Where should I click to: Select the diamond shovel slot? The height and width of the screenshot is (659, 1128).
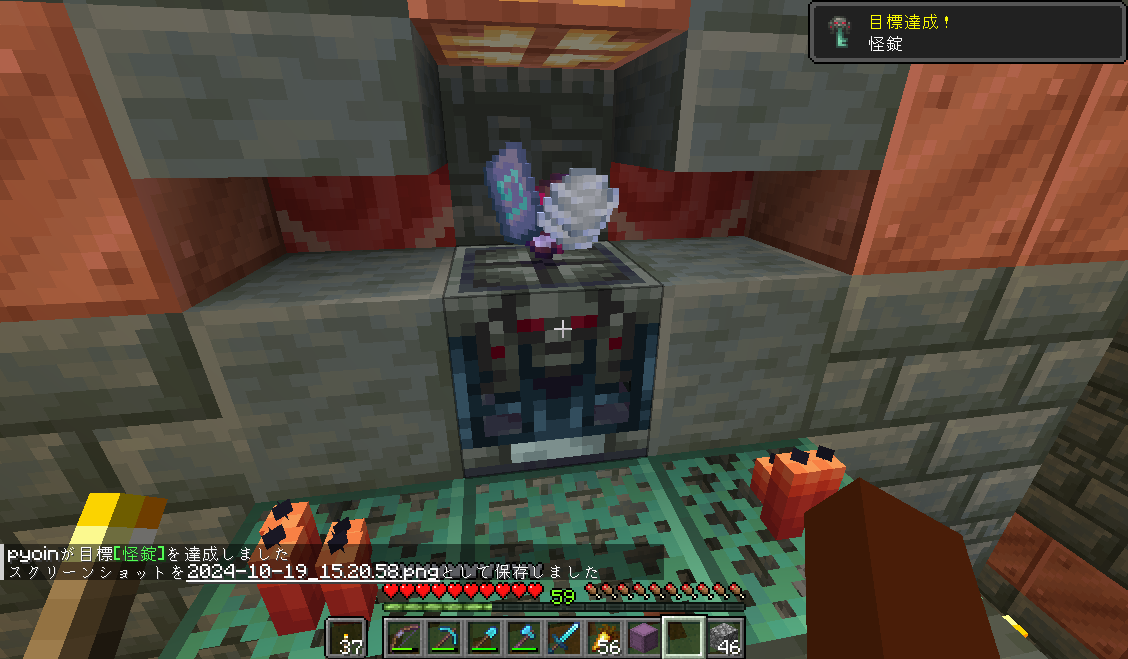[x=485, y=638]
